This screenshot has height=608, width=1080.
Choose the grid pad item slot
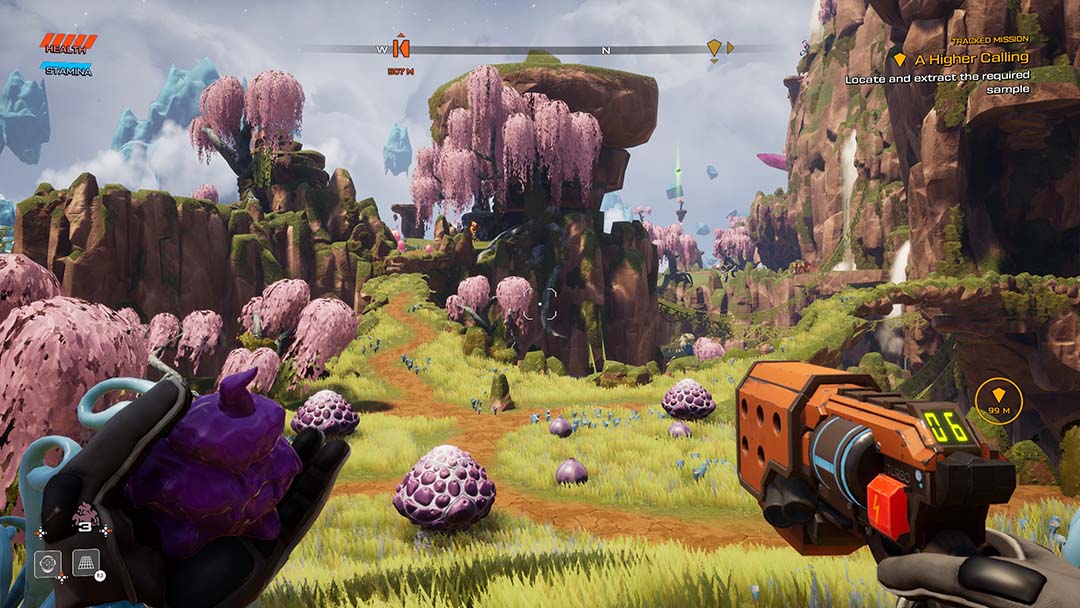(86, 564)
